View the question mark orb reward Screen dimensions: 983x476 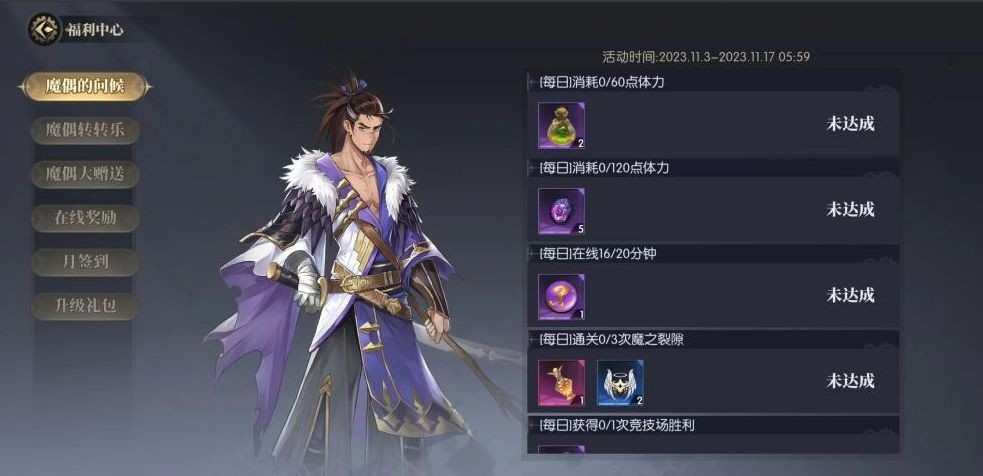point(561,296)
